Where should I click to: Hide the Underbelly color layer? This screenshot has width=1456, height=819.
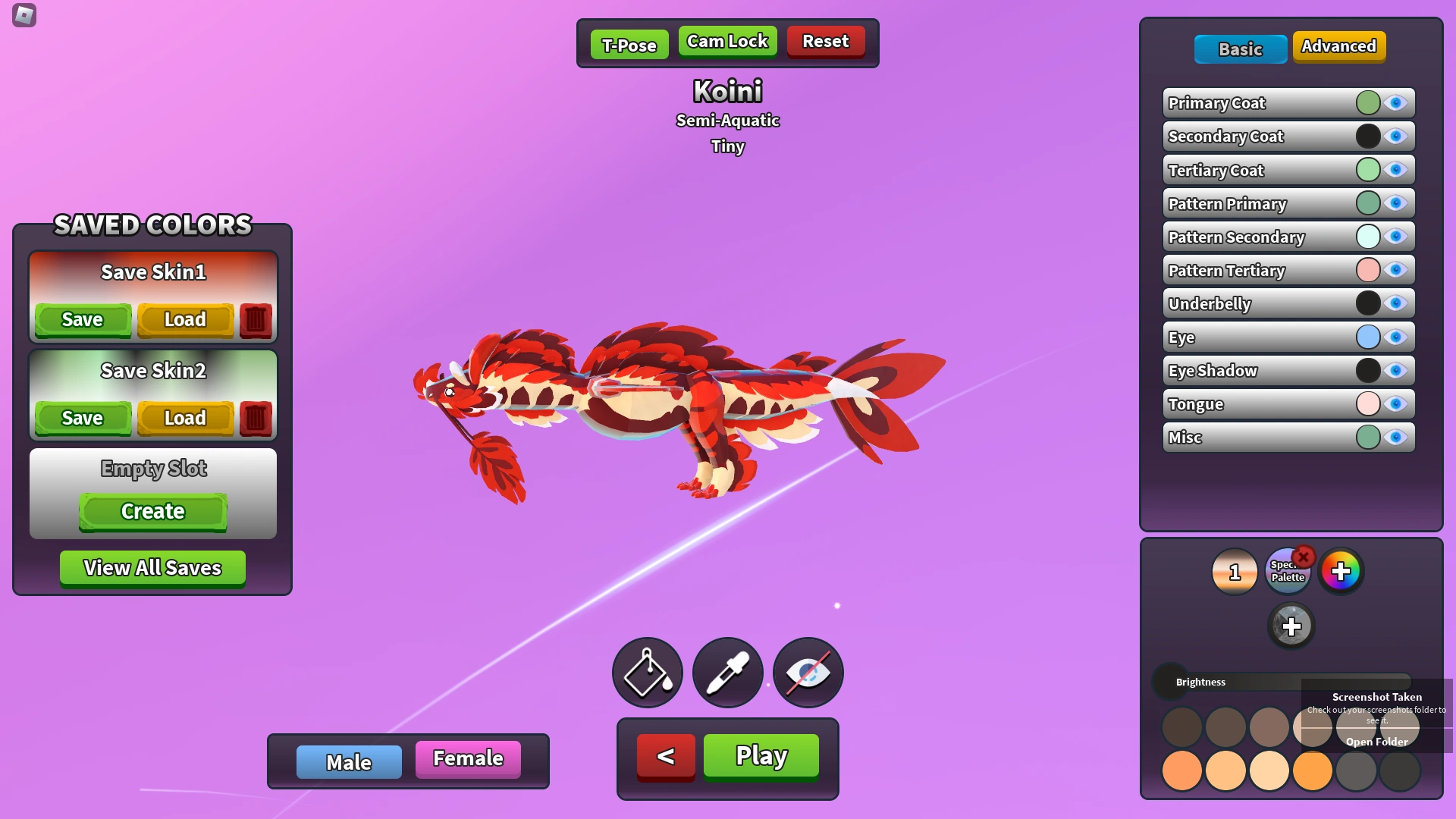pos(1396,303)
